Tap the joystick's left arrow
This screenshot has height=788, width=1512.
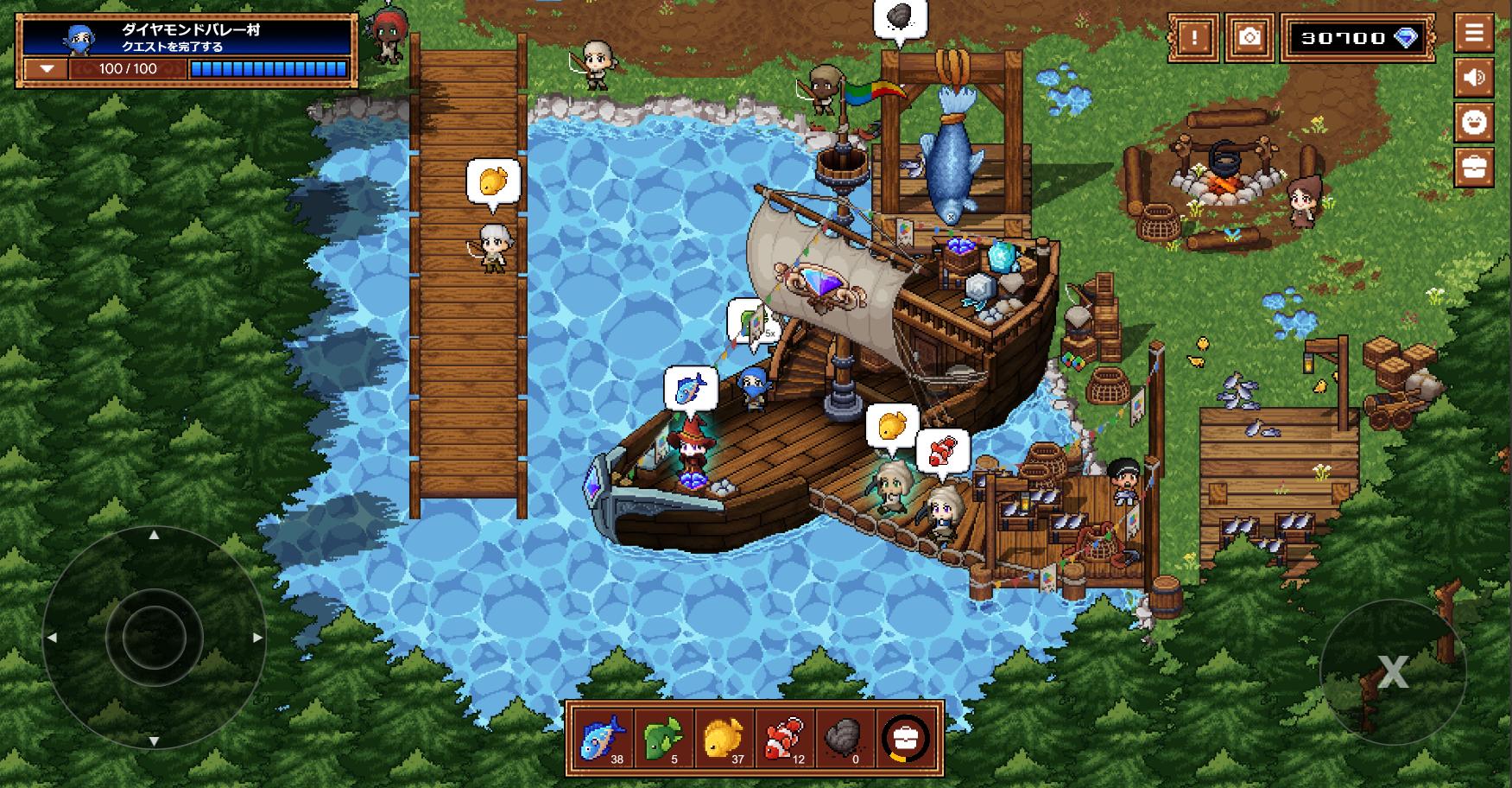(51, 639)
